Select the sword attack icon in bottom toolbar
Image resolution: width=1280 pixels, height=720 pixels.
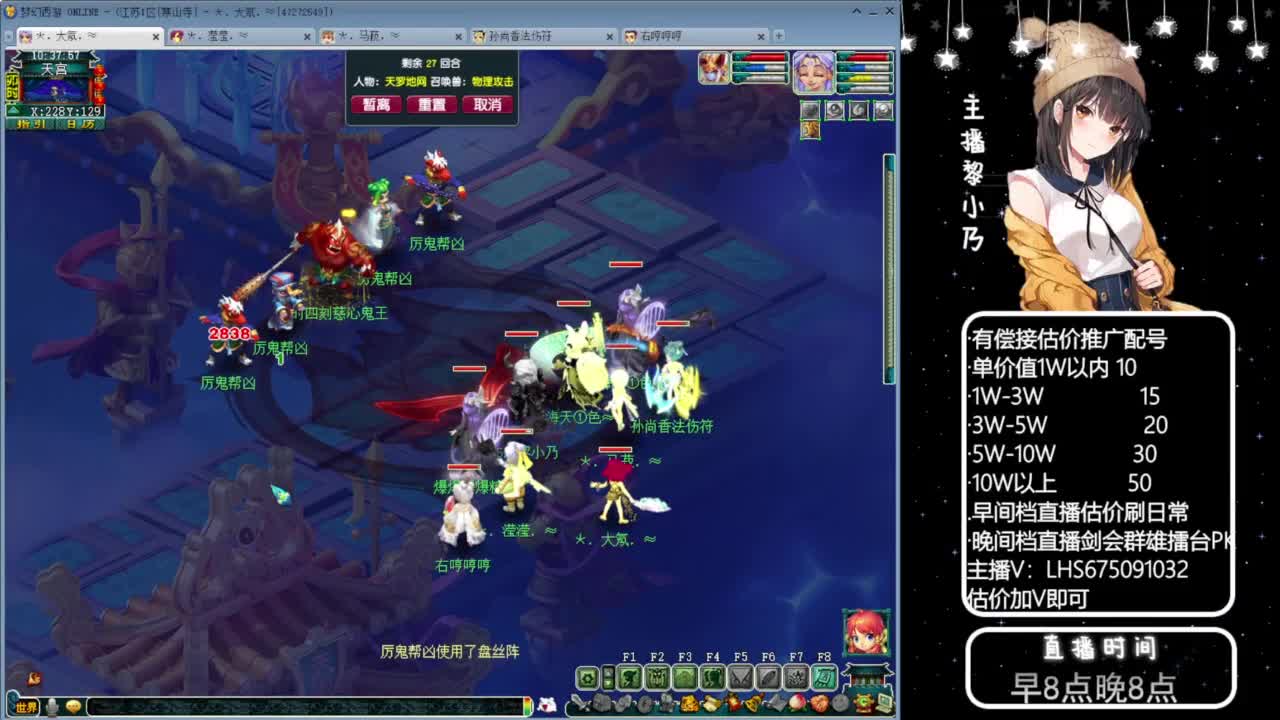click(x=579, y=702)
